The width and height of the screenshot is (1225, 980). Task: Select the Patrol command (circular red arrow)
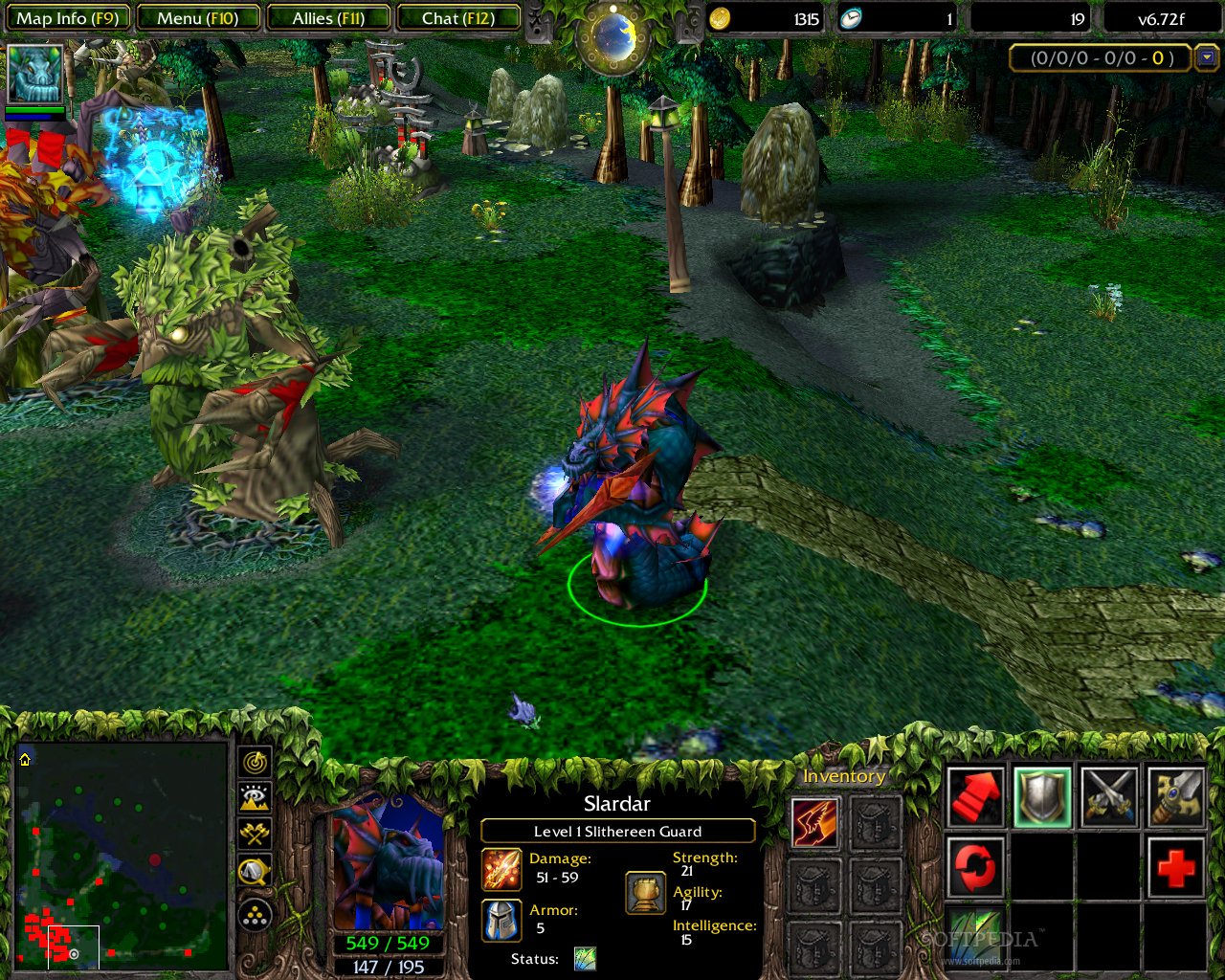pyautogui.click(x=974, y=866)
